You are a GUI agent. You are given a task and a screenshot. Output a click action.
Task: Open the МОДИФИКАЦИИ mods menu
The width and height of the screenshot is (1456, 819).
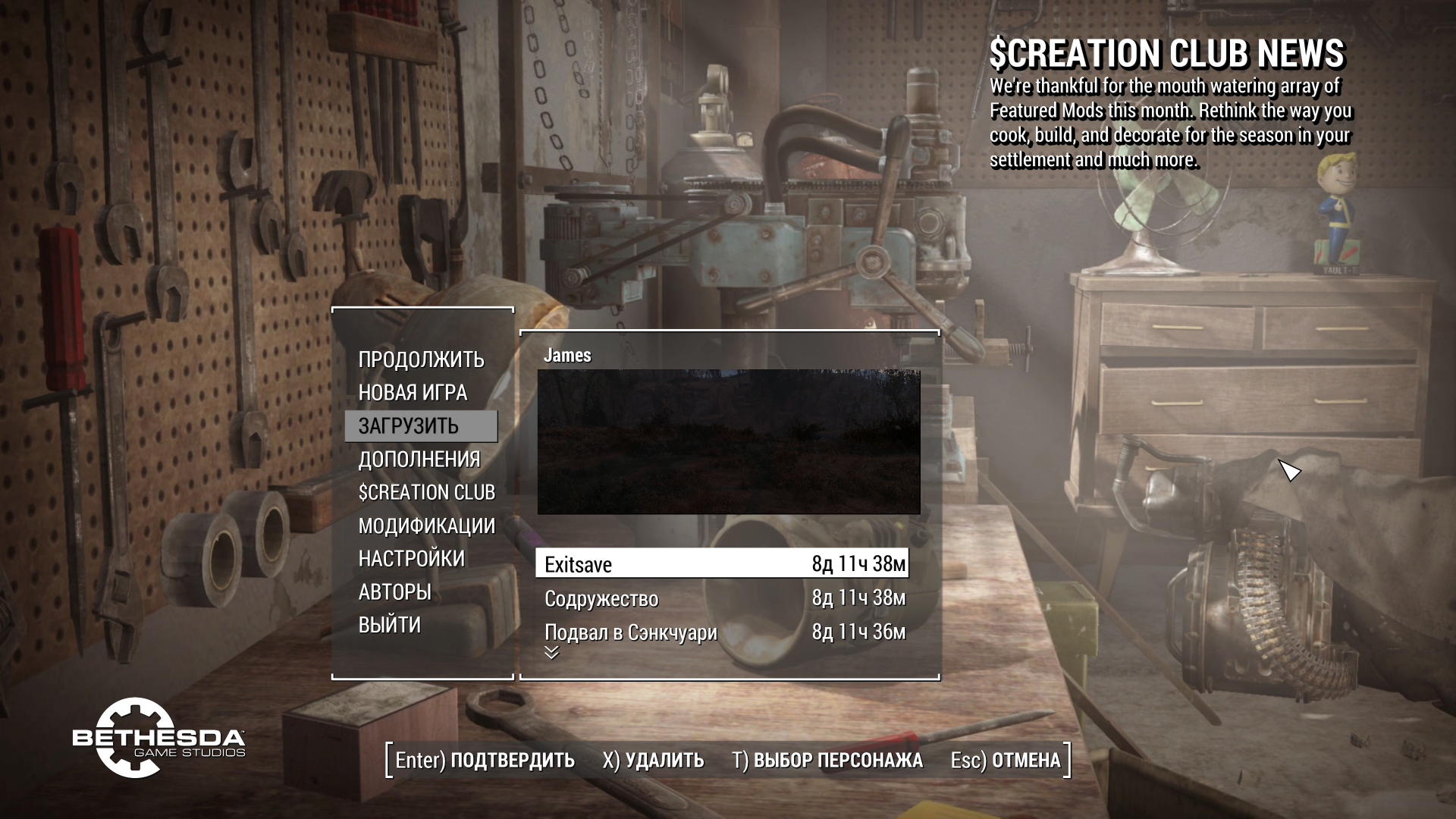[x=426, y=526]
